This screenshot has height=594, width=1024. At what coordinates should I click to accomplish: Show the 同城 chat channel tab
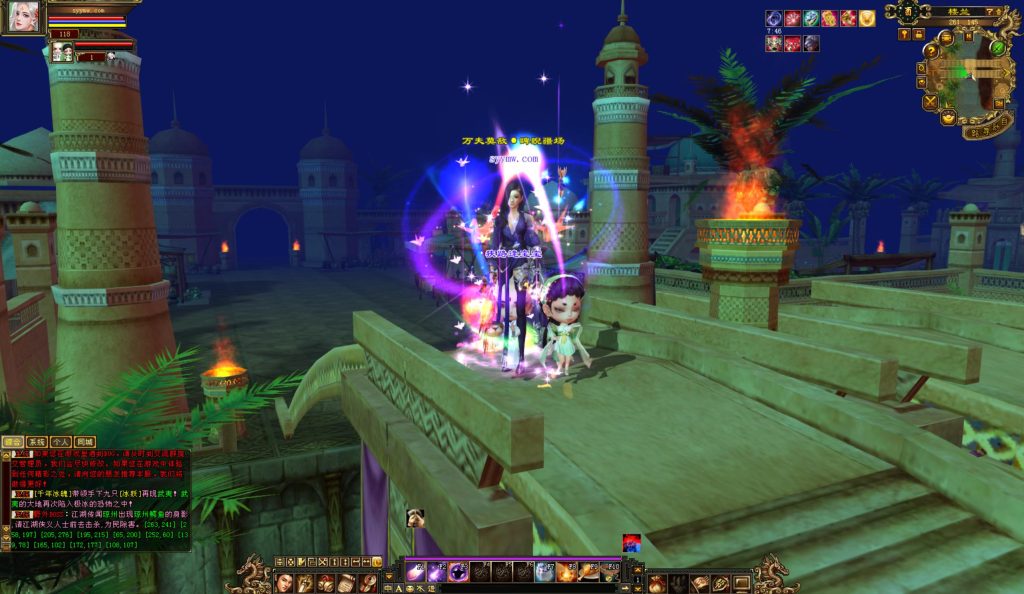pos(85,441)
